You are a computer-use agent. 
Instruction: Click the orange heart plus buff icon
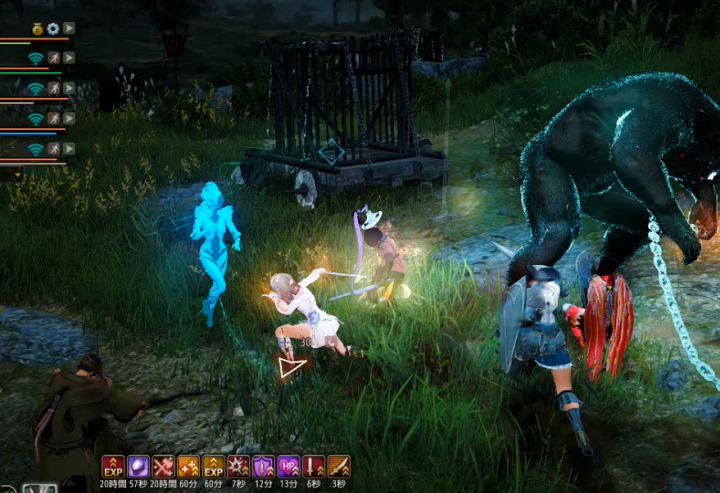point(188,467)
